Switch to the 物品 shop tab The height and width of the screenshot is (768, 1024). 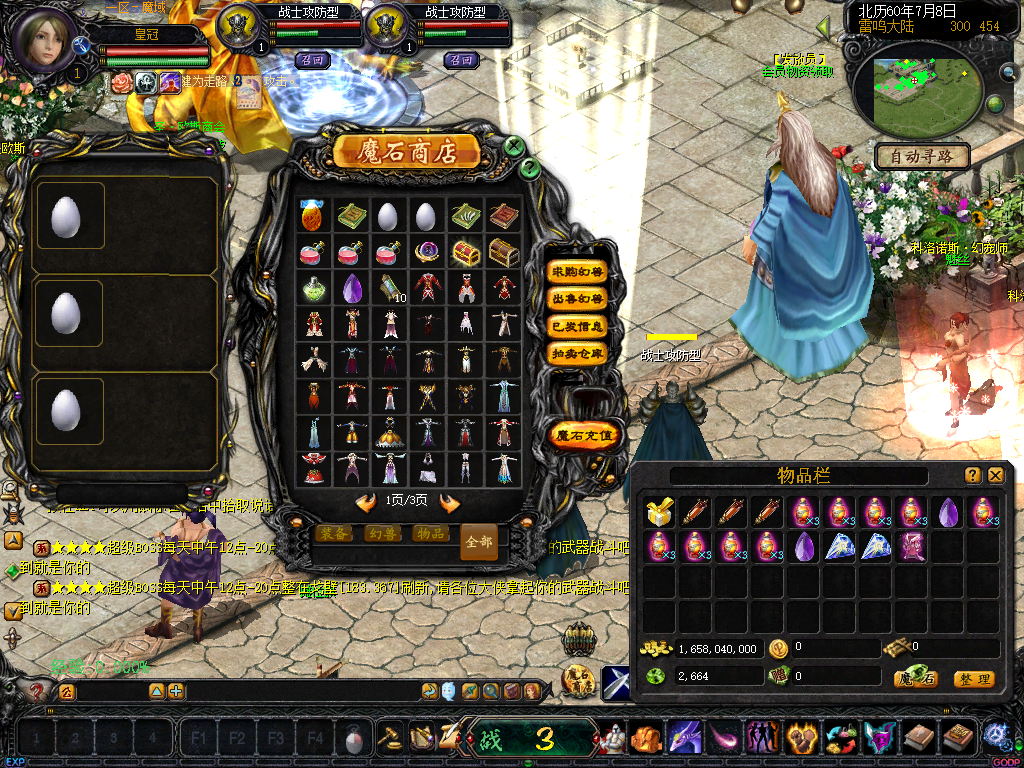pyautogui.click(x=430, y=534)
